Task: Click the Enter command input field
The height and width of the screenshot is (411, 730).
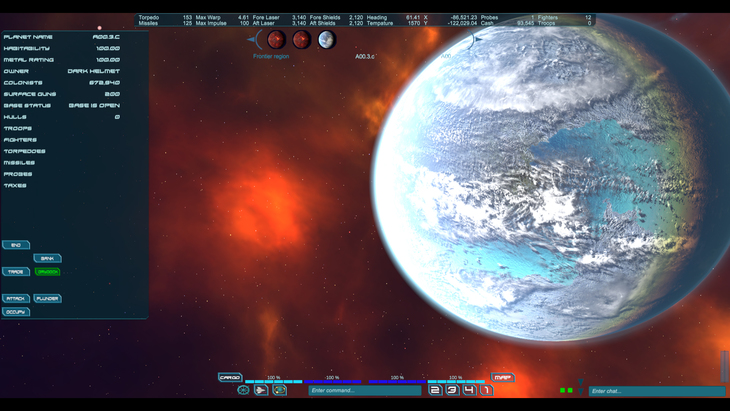Action: [364, 390]
